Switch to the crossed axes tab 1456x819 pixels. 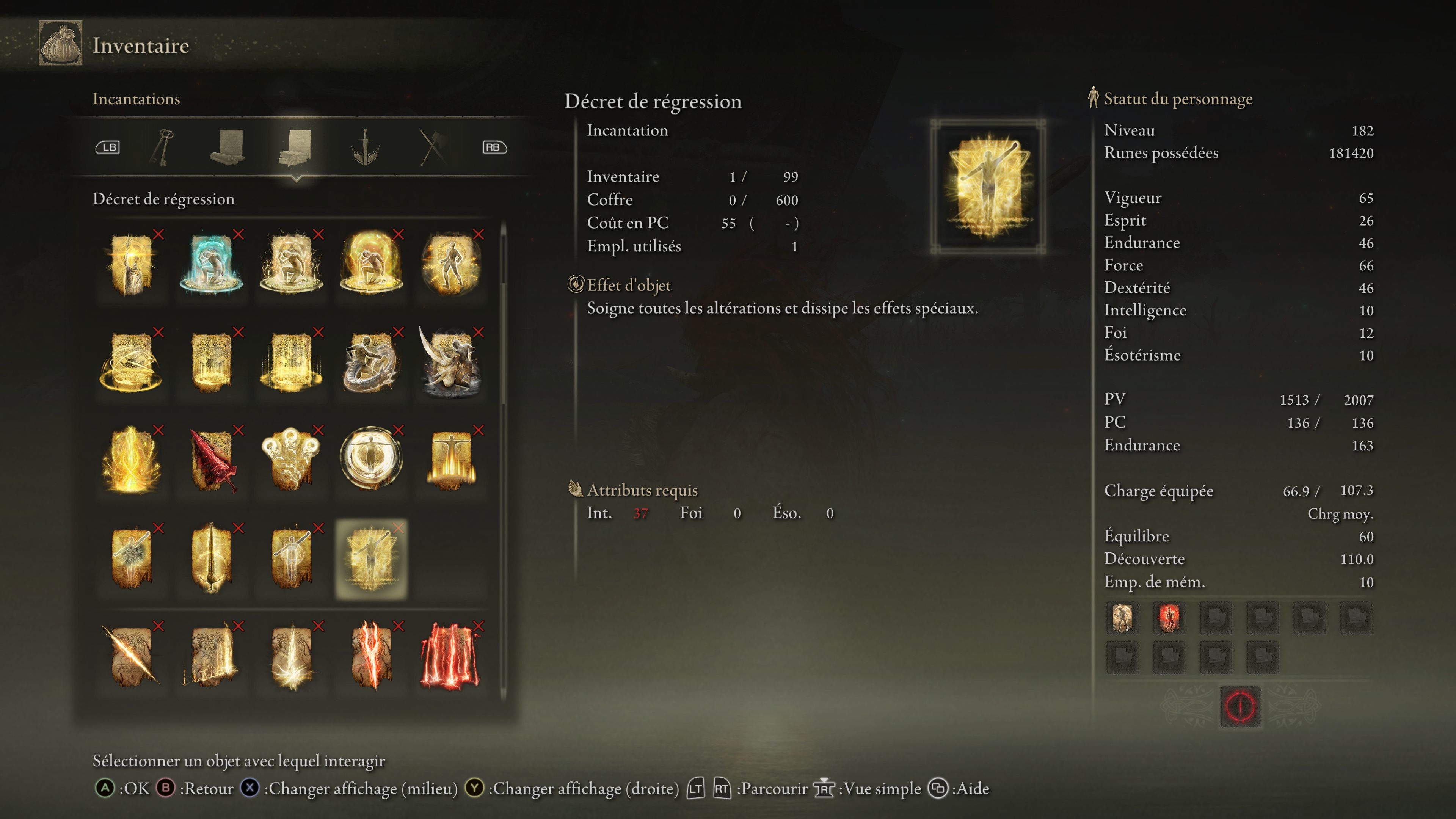[x=433, y=147]
